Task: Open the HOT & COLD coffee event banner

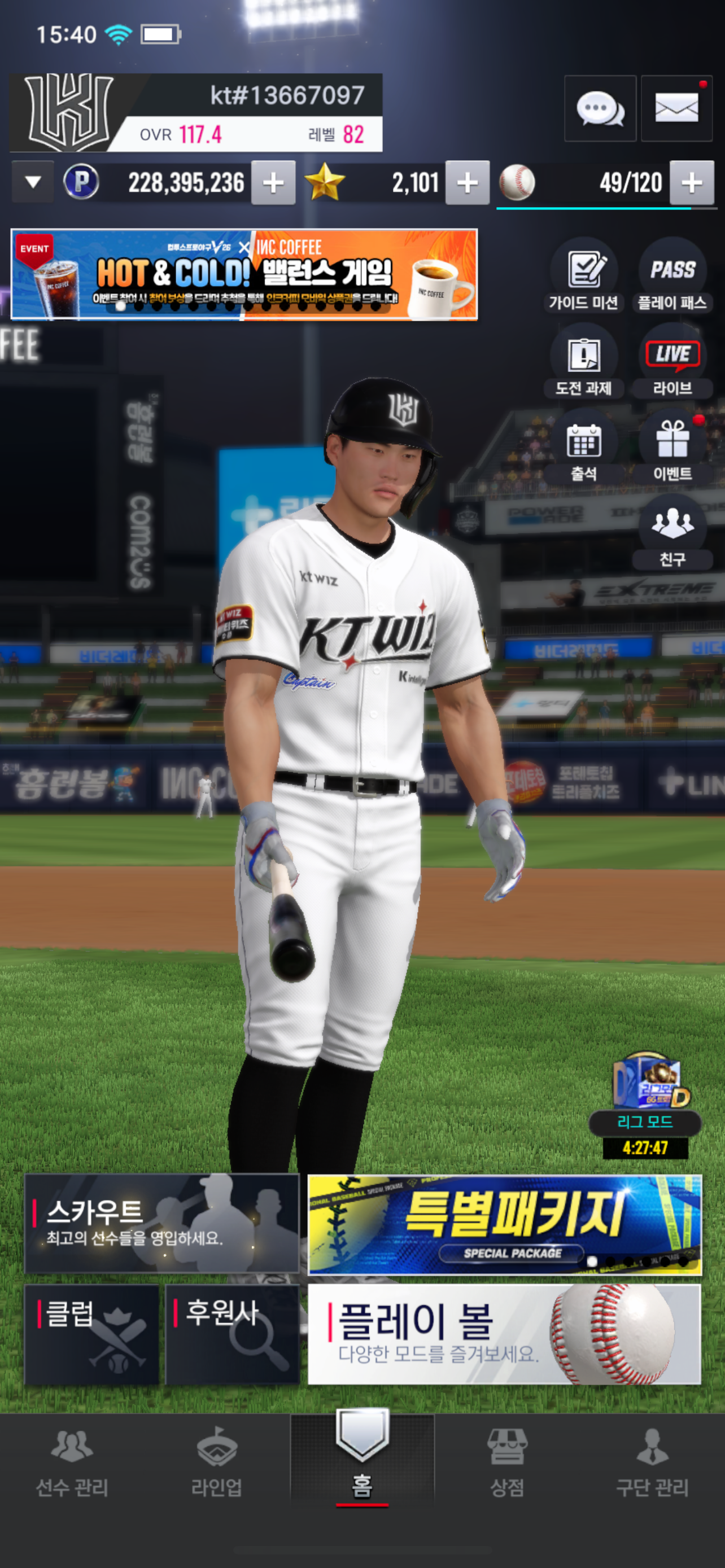Action: pyautogui.click(x=244, y=274)
